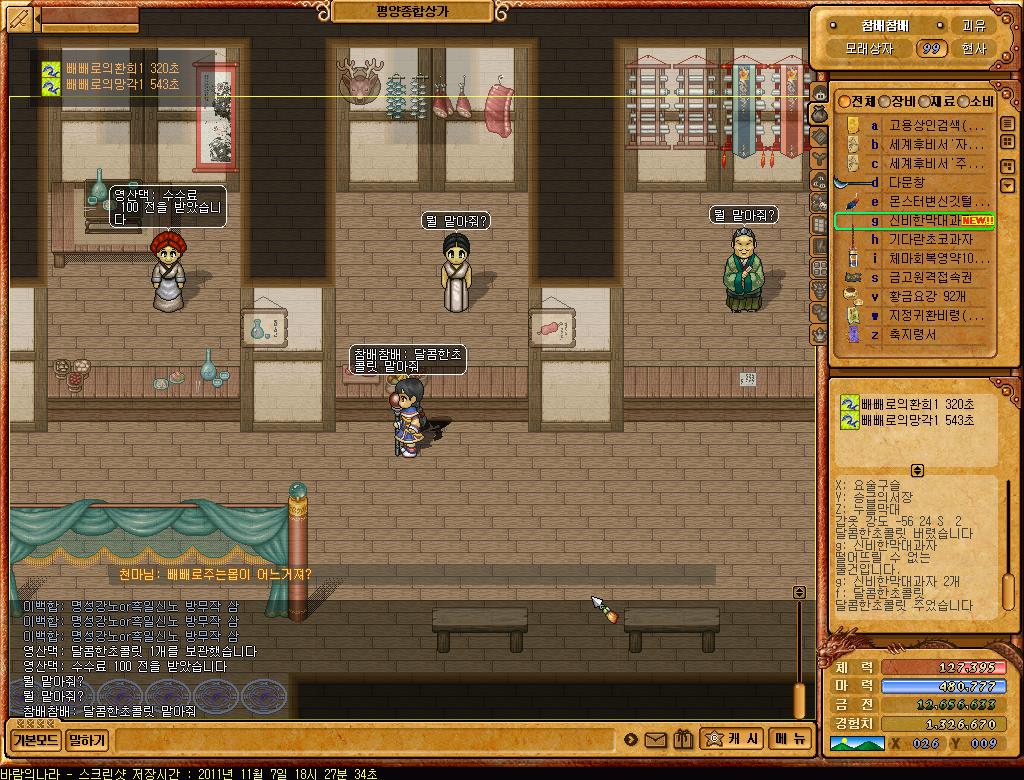
Task: Open the mail envelope icon
Action: tap(656, 740)
